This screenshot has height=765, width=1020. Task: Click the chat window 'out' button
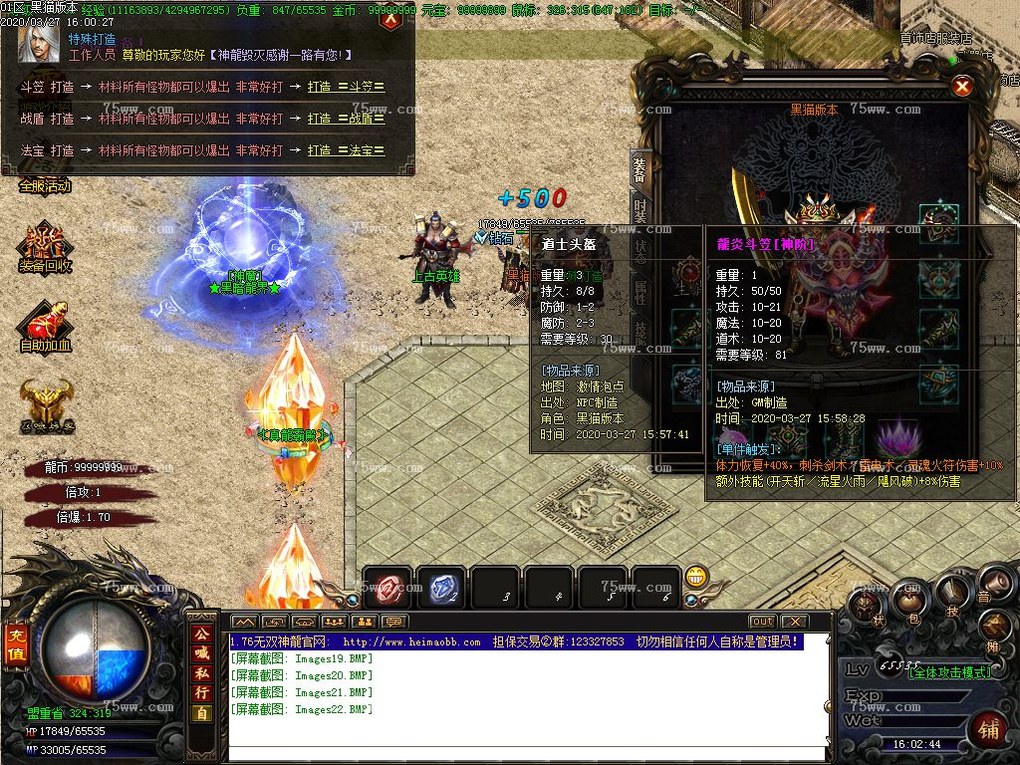(762, 622)
